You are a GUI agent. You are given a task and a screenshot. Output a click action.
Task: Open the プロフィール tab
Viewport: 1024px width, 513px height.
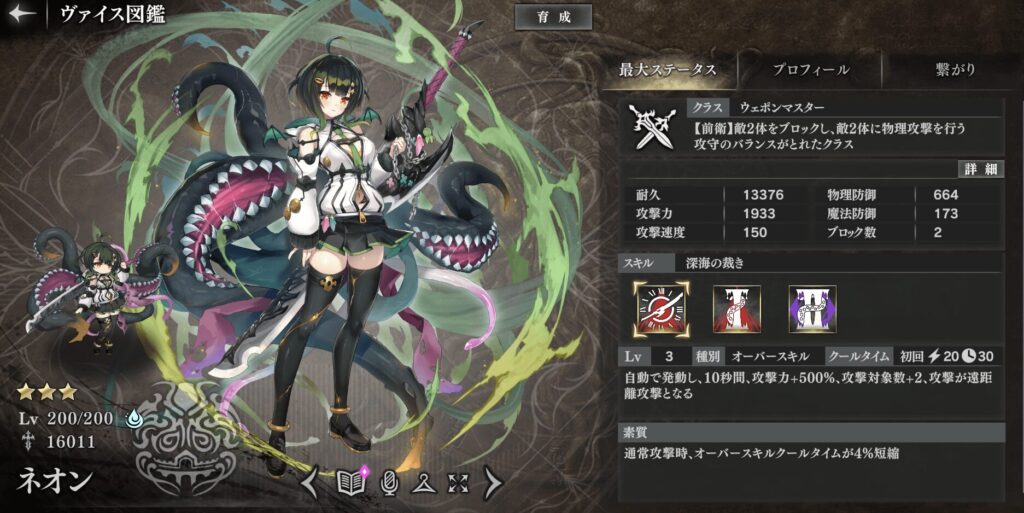click(811, 70)
